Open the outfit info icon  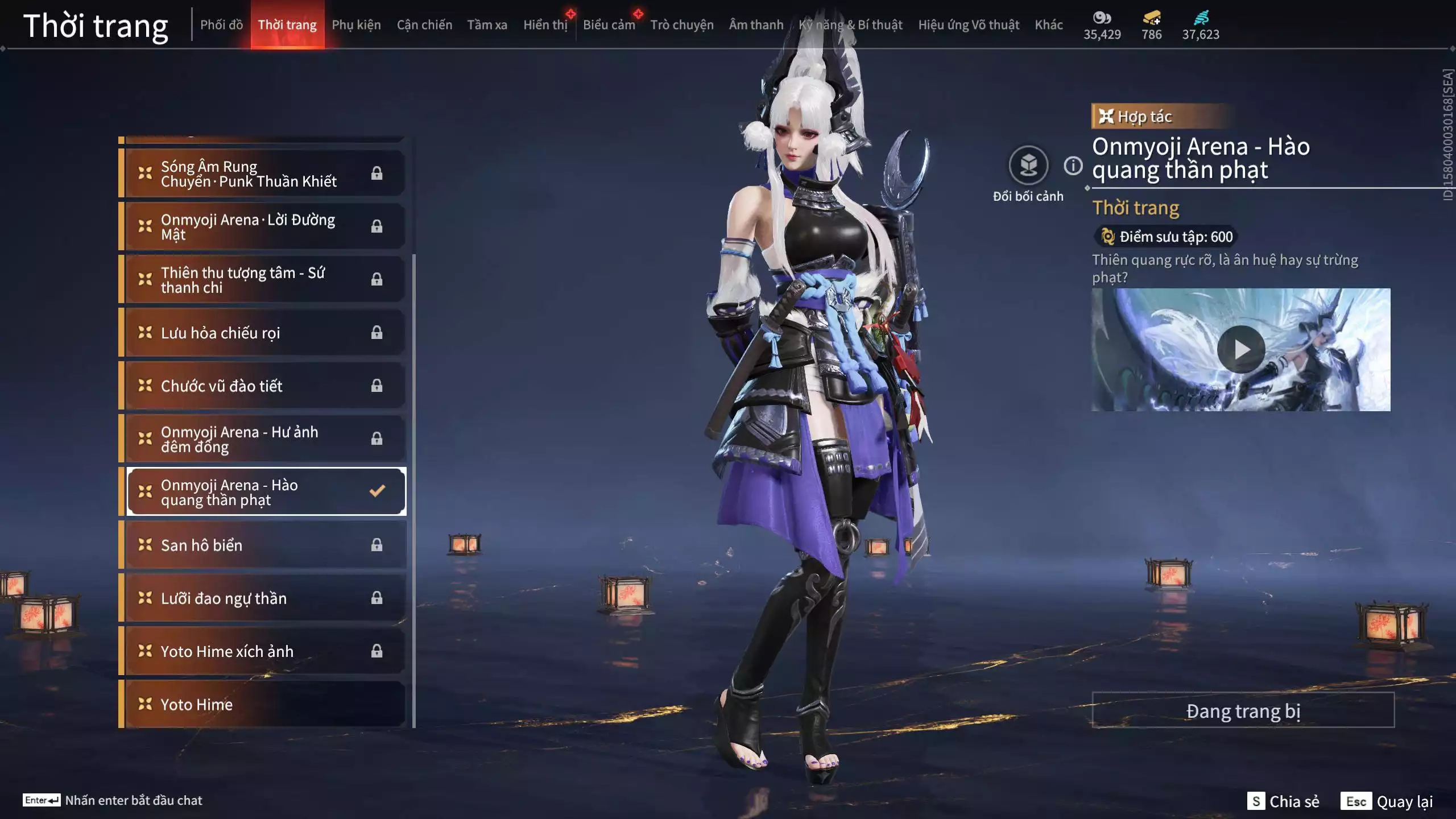coord(1073,166)
